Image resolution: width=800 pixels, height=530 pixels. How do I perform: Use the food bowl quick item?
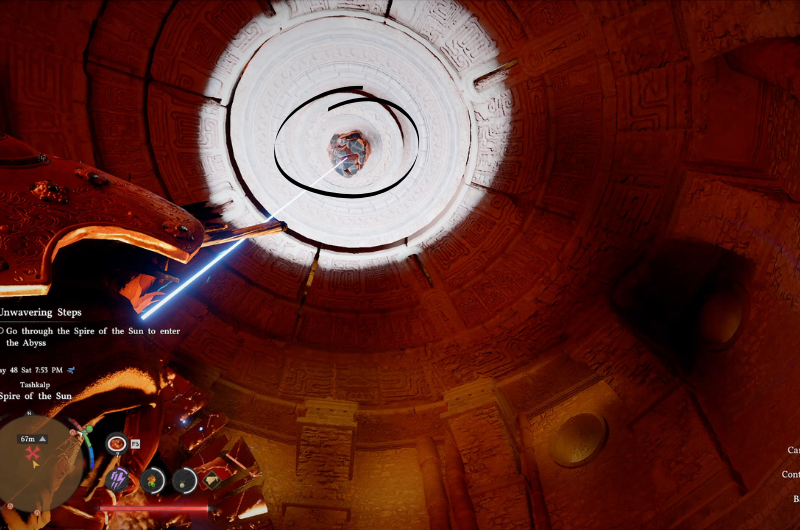117,443
